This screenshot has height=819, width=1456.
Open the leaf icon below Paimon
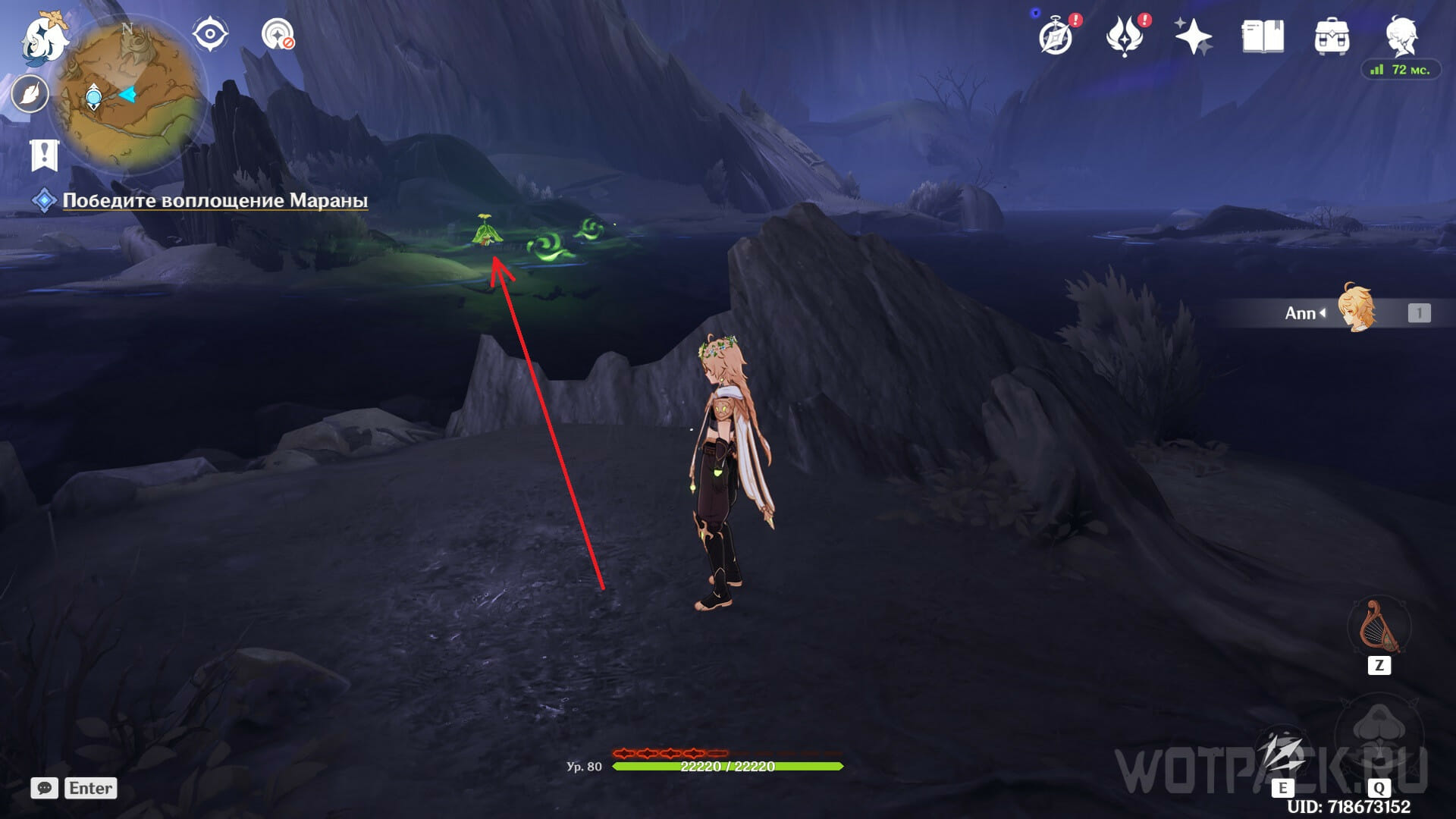30,95
